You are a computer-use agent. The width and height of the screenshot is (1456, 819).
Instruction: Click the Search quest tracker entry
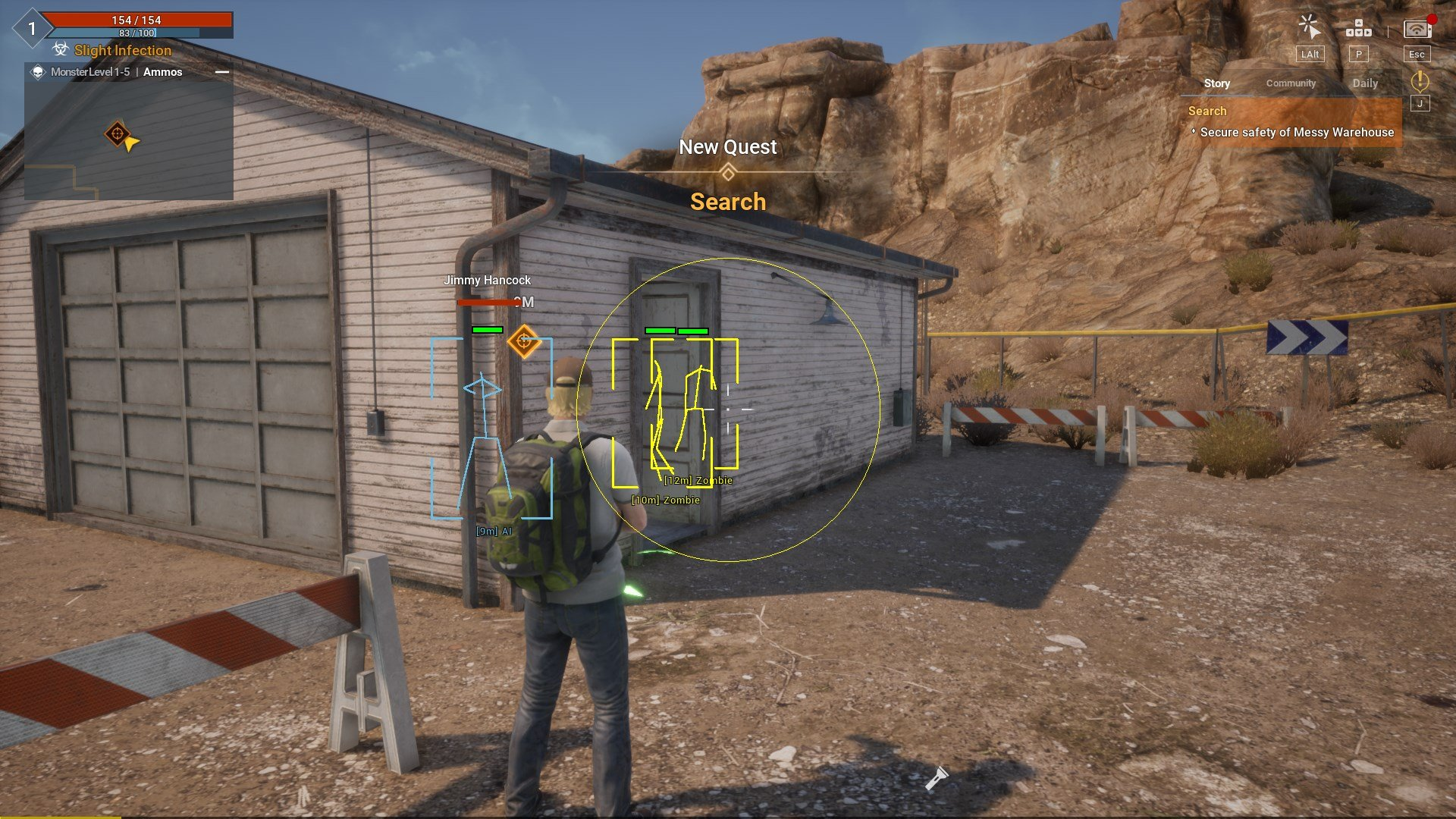point(1290,122)
